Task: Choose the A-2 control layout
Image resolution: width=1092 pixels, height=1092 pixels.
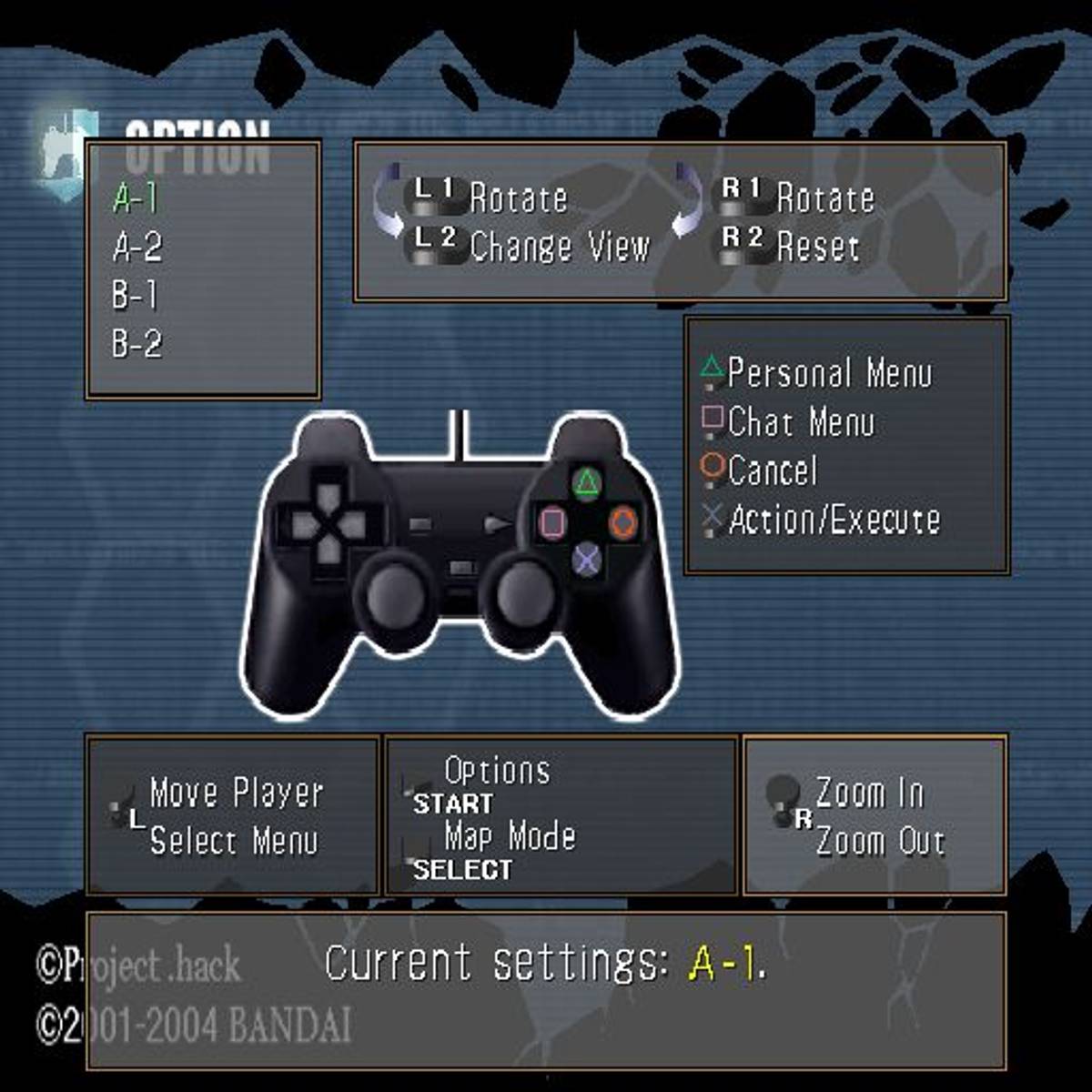Action: click(136, 247)
